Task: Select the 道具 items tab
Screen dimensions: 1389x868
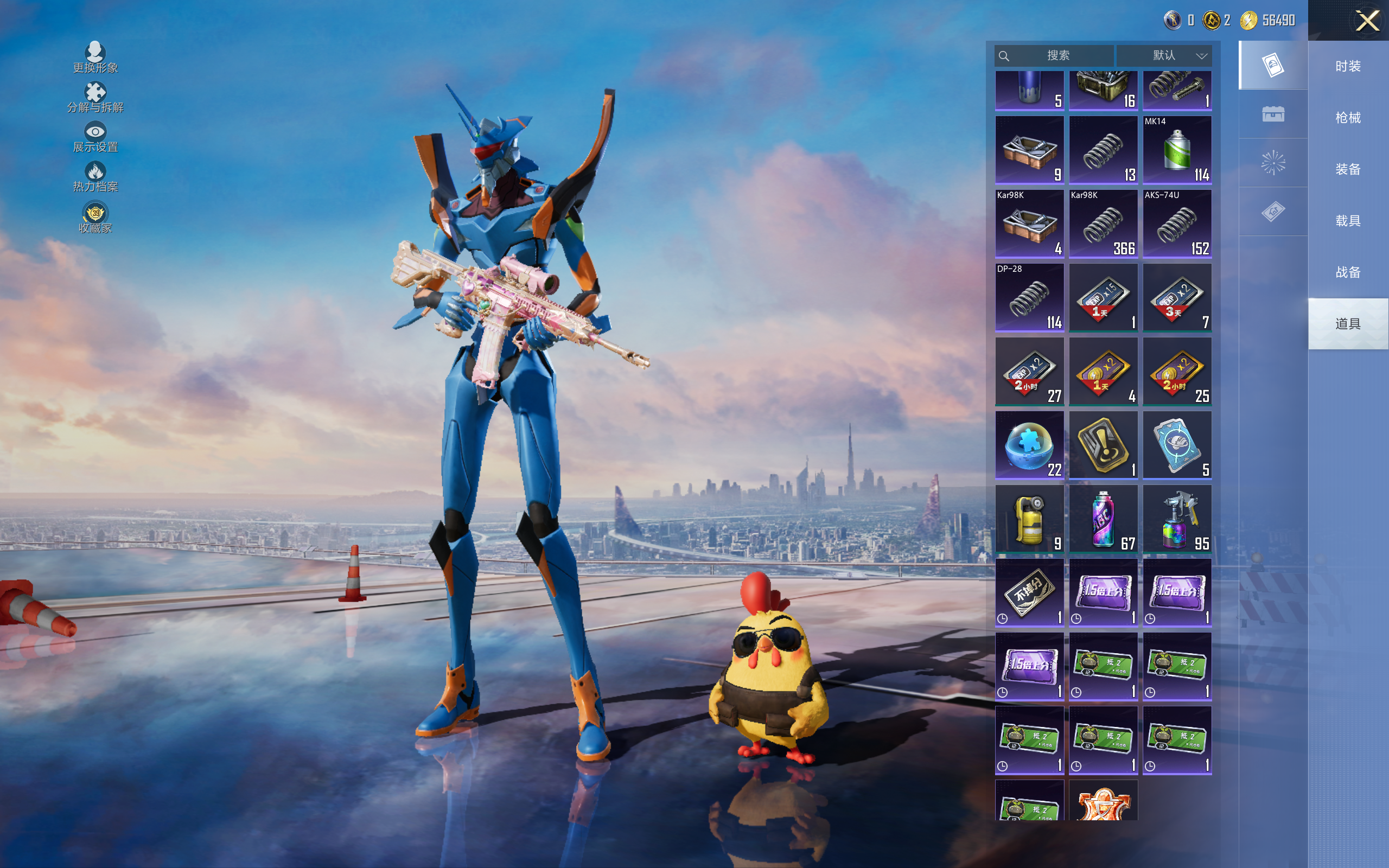Action: (x=1348, y=324)
